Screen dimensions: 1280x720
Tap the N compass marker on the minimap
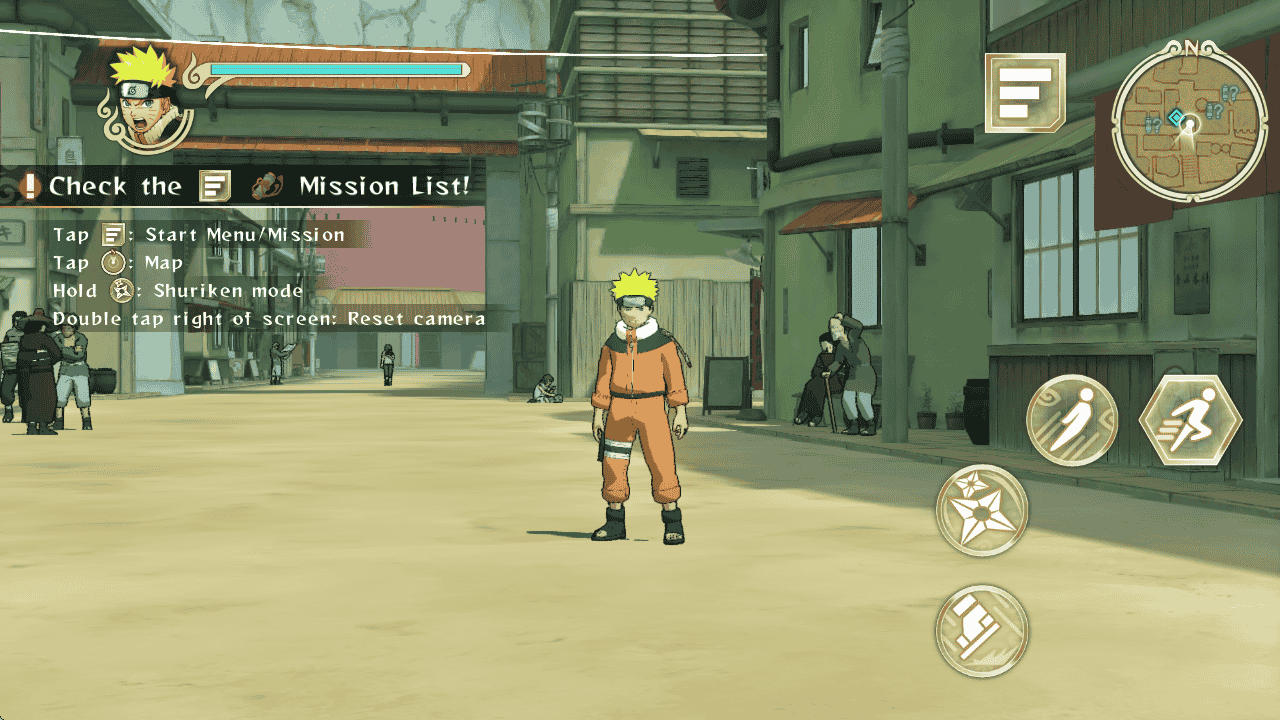click(1192, 47)
